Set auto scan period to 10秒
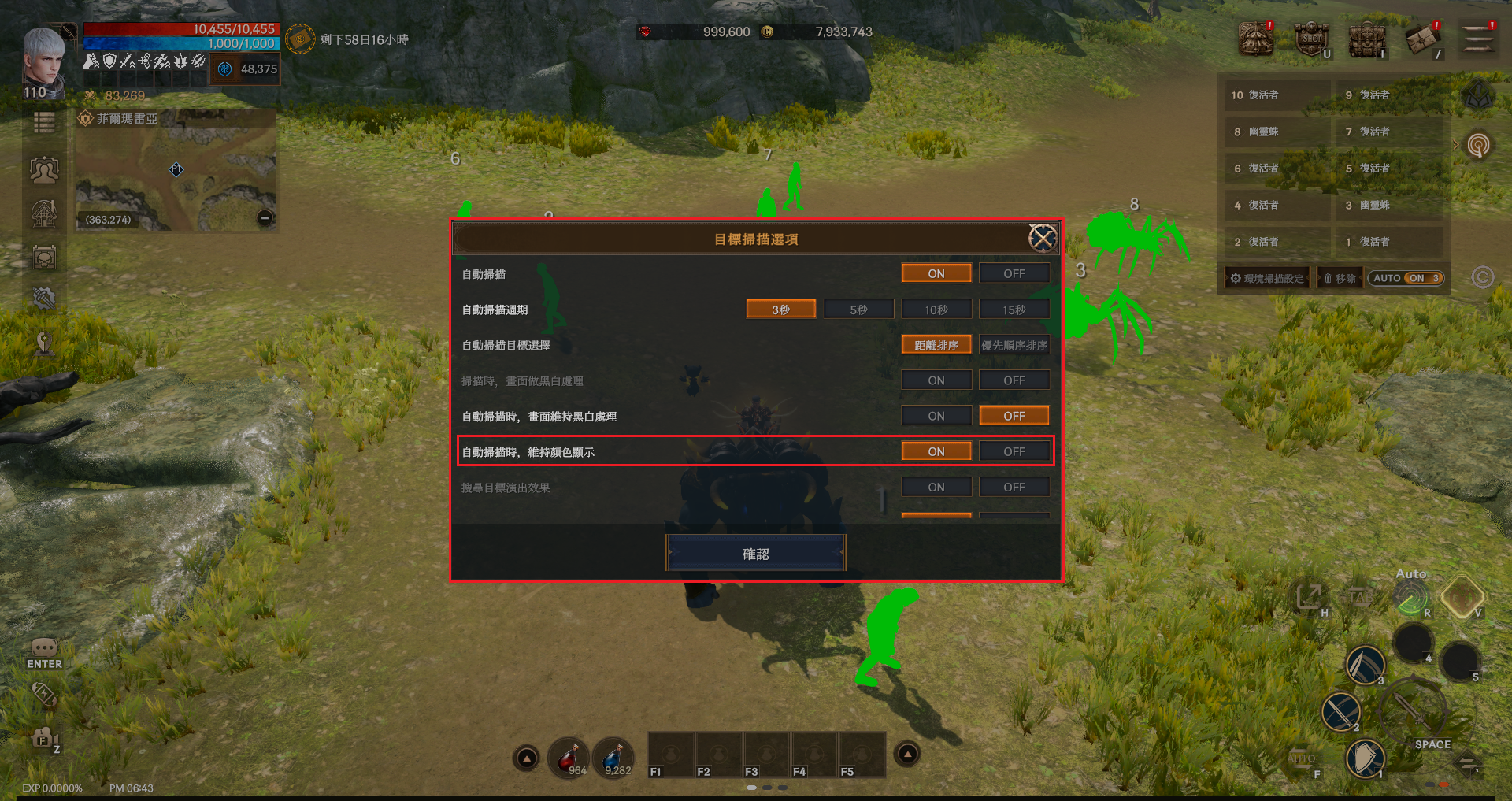 pyautogui.click(x=936, y=310)
